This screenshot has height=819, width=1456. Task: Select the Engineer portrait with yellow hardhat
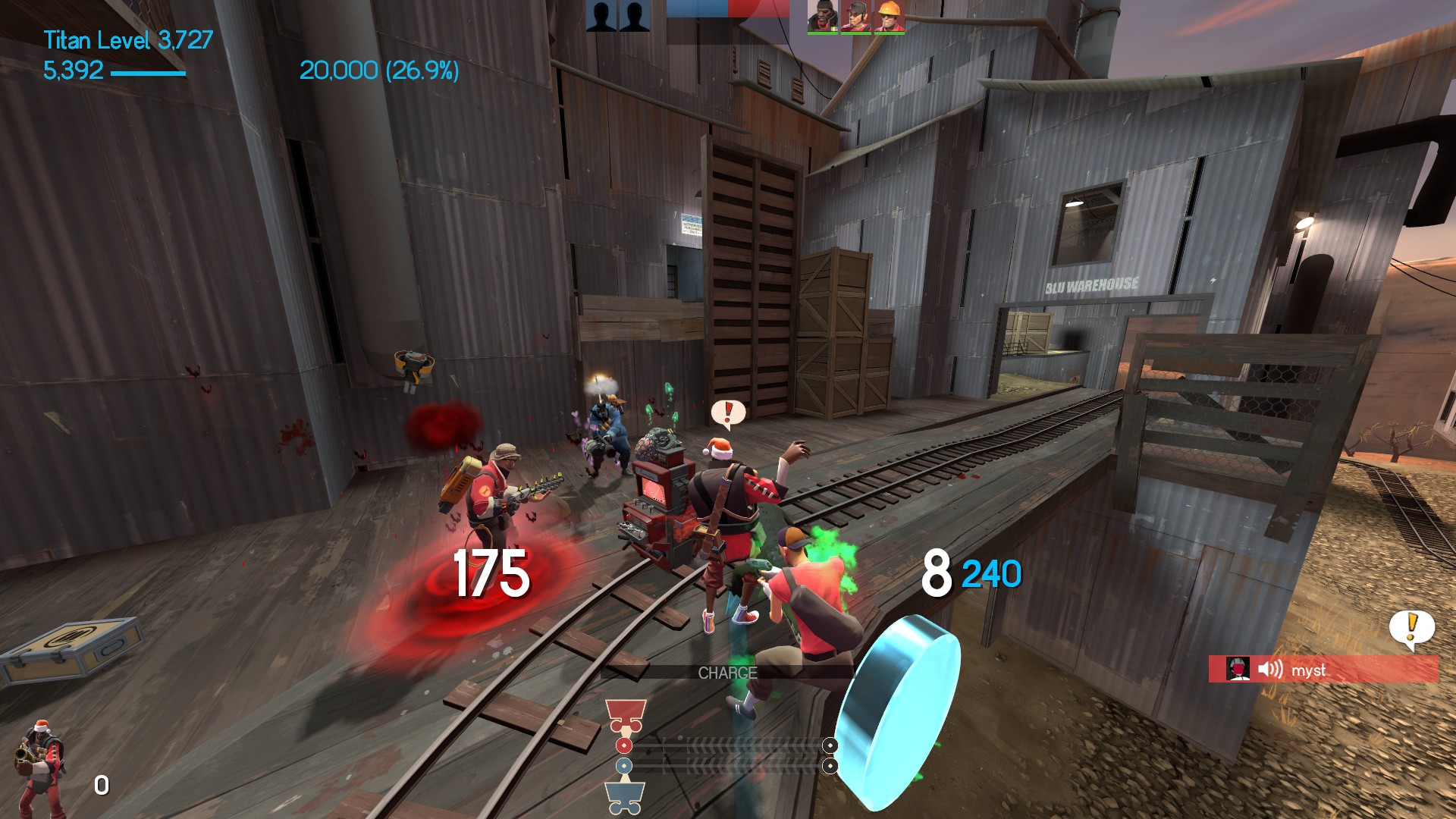pos(889,16)
